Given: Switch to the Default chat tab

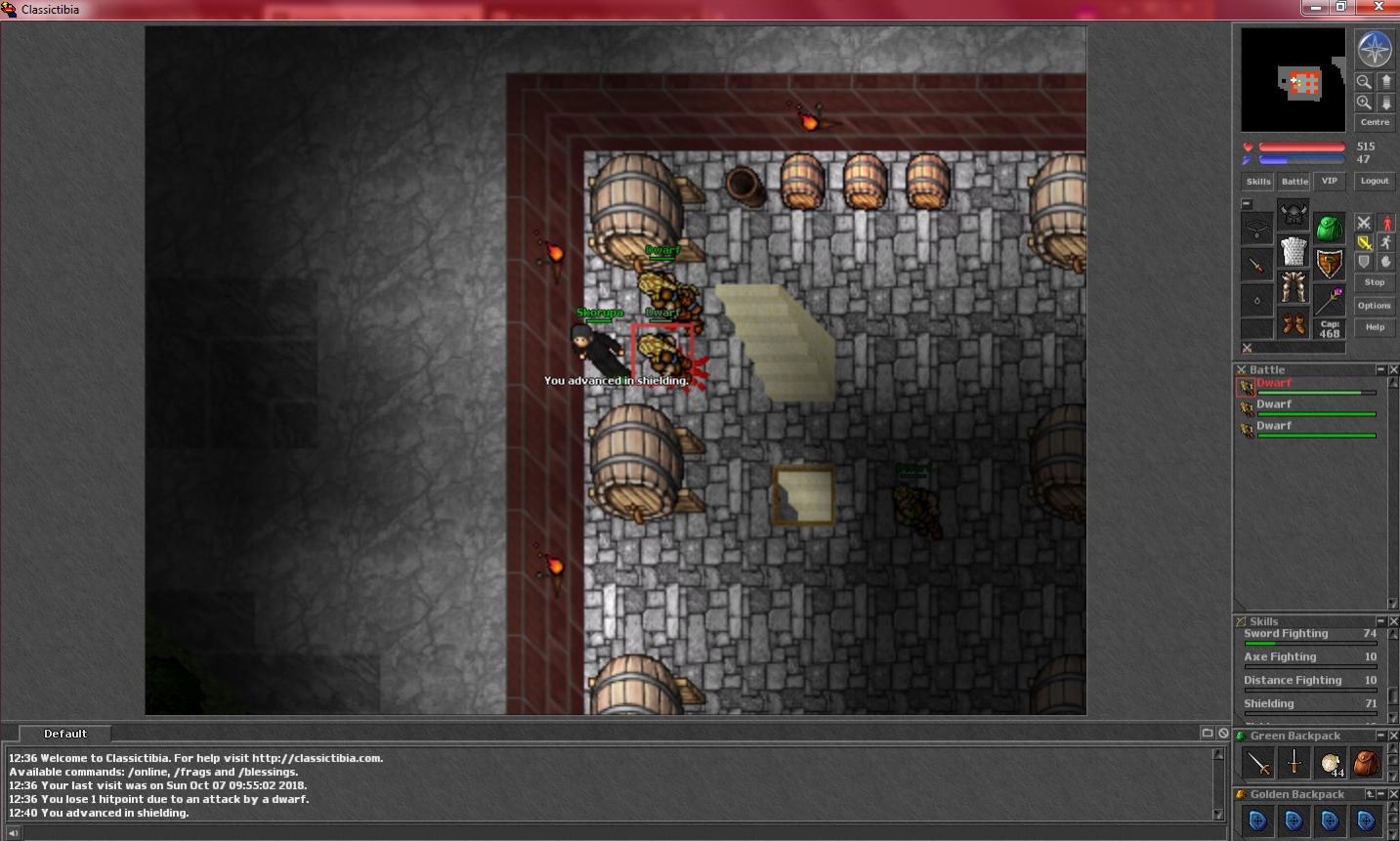Looking at the screenshot, I should pos(65,734).
